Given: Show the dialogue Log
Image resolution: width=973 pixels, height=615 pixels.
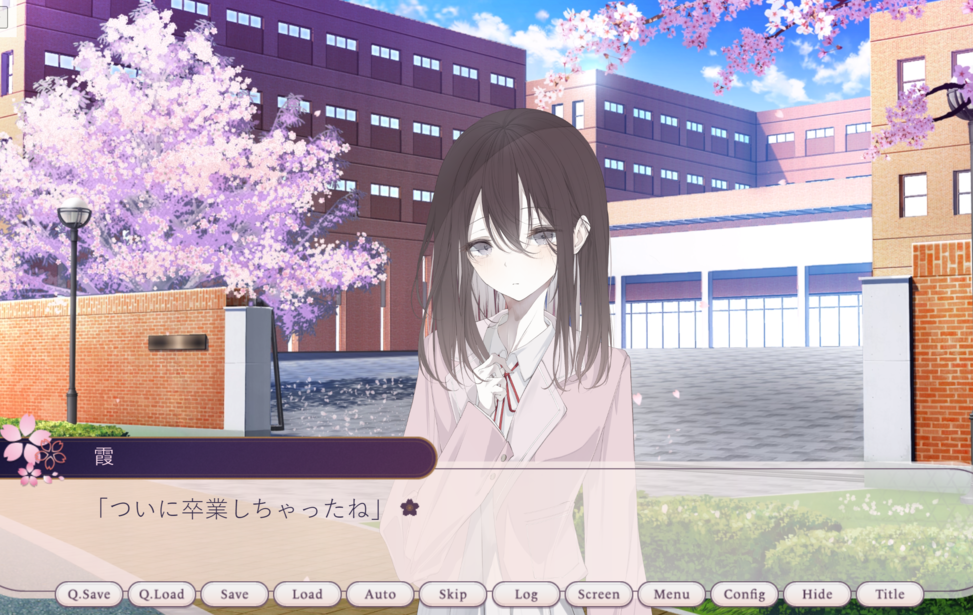Looking at the screenshot, I should coord(526,594).
